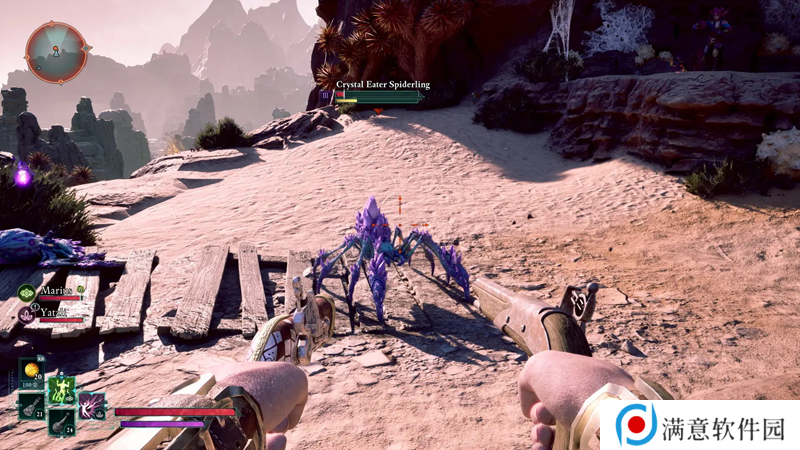Select the grenade slot showing 24
The height and width of the screenshot is (450, 800).
pos(61,422)
